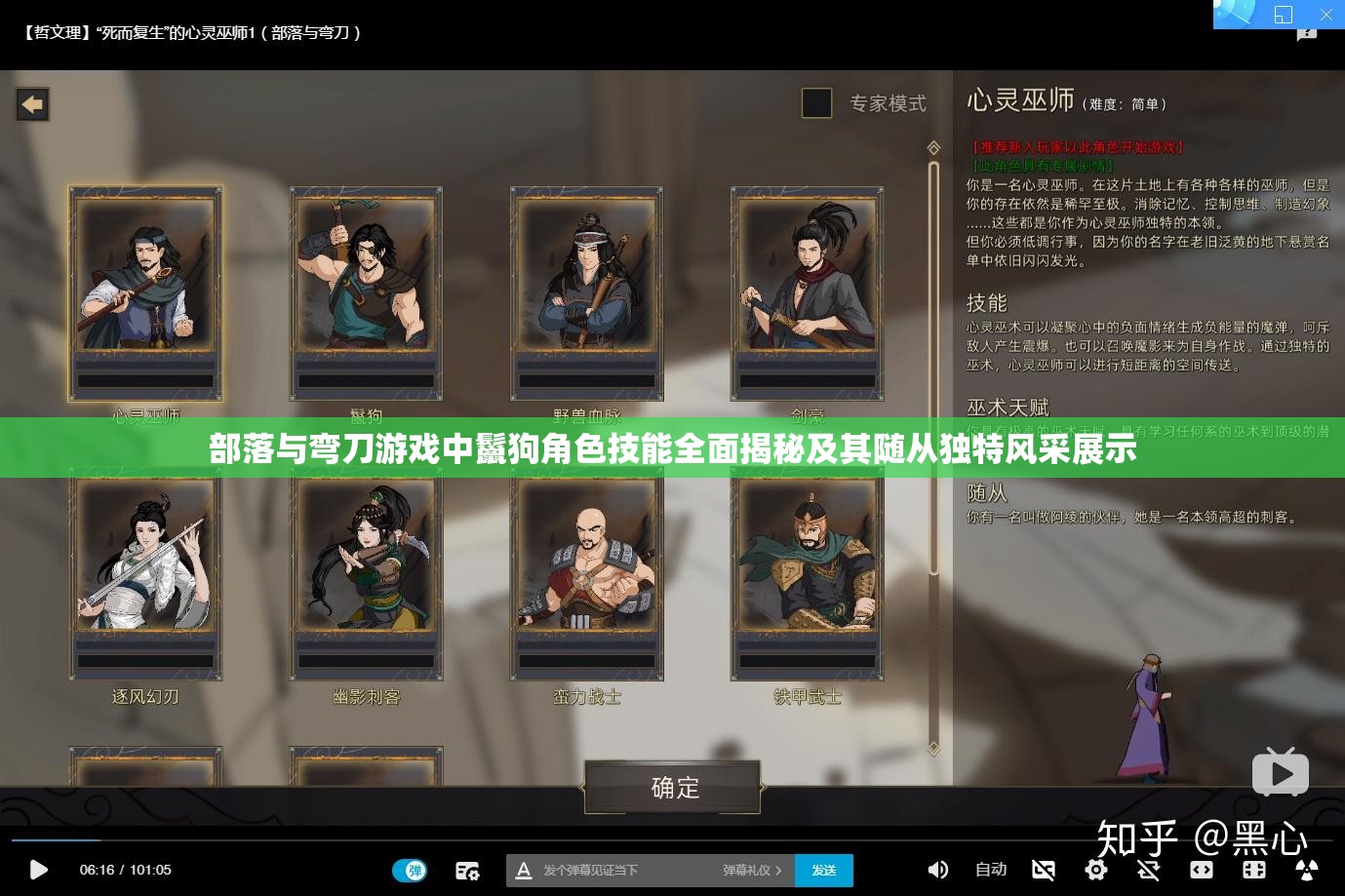Image resolution: width=1345 pixels, height=896 pixels.
Task: Switch to widescreen mode
Action: (x=1201, y=870)
